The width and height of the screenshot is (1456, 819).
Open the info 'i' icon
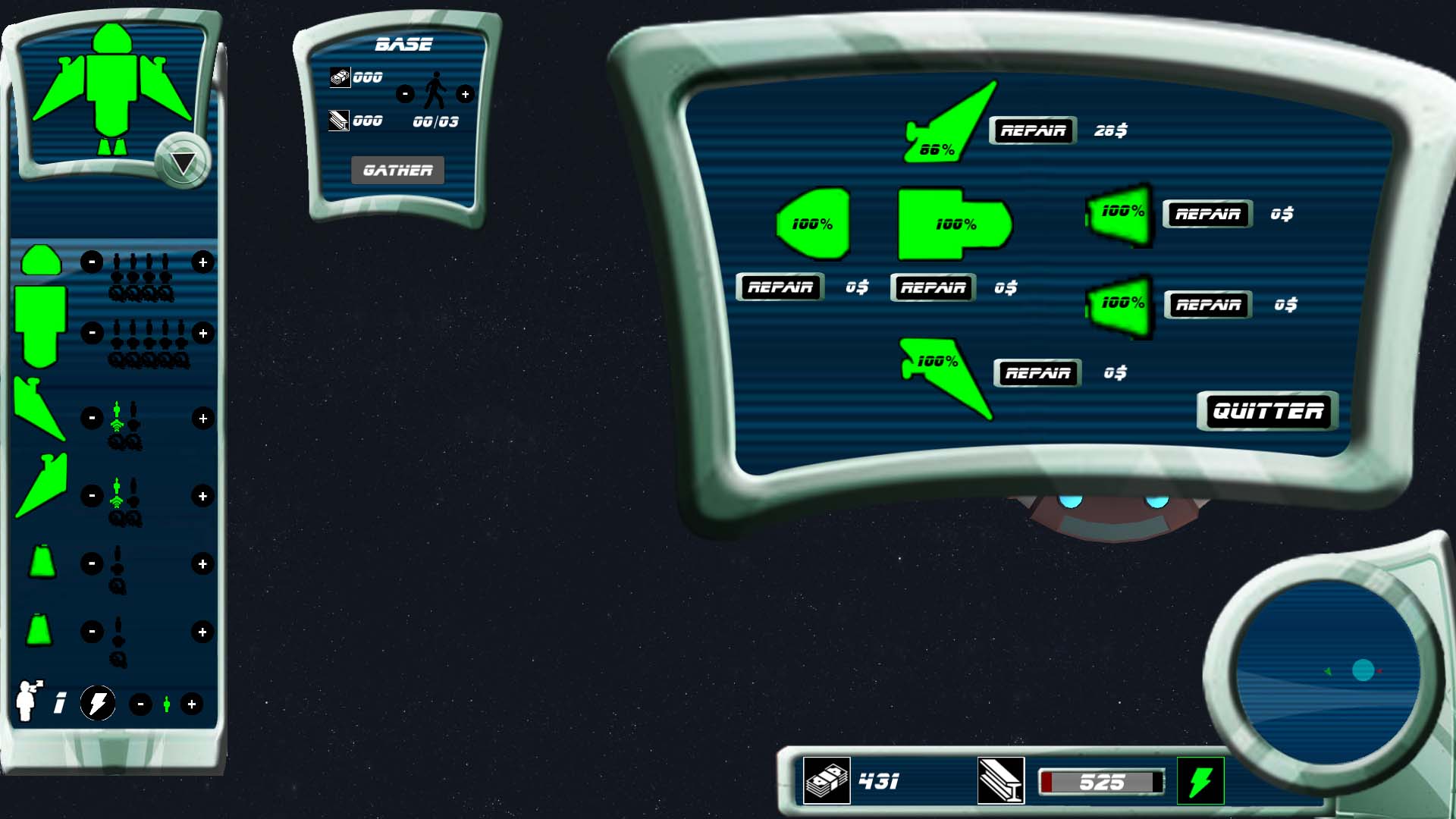tap(60, 704)
